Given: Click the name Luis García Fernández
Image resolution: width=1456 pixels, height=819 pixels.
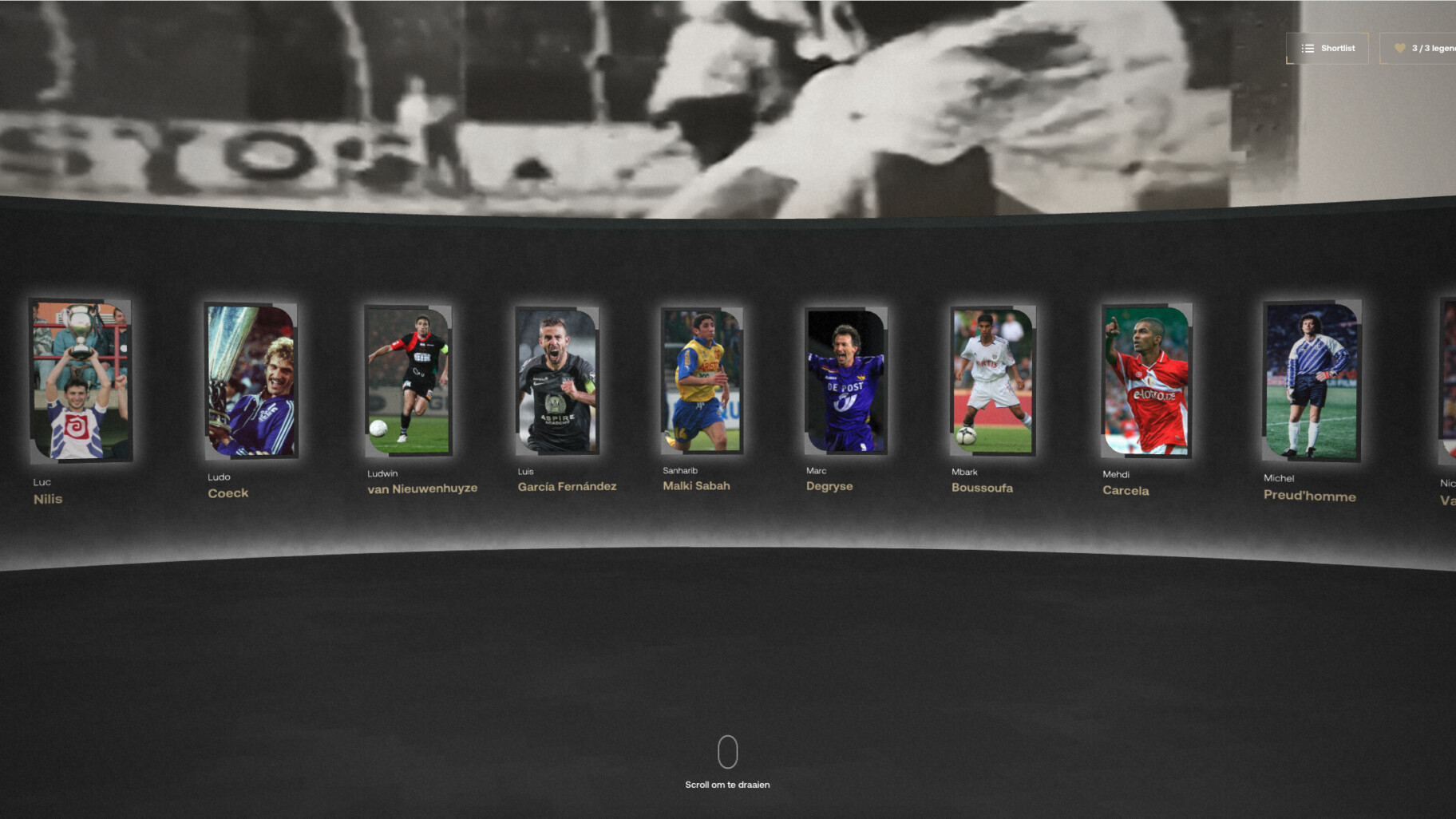Looking at the screenshot, I should [x=565, y=485].
